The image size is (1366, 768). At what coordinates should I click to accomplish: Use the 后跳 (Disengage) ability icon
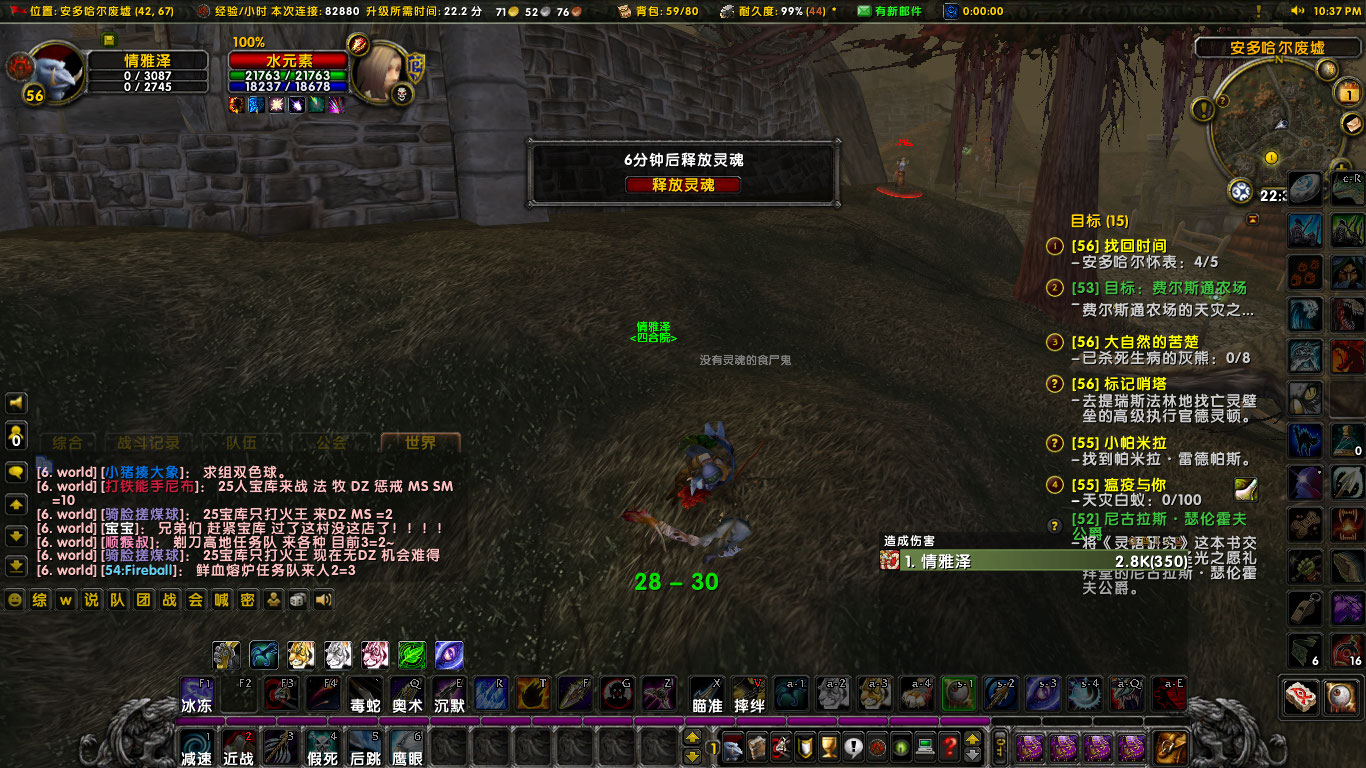click(365, 747)
